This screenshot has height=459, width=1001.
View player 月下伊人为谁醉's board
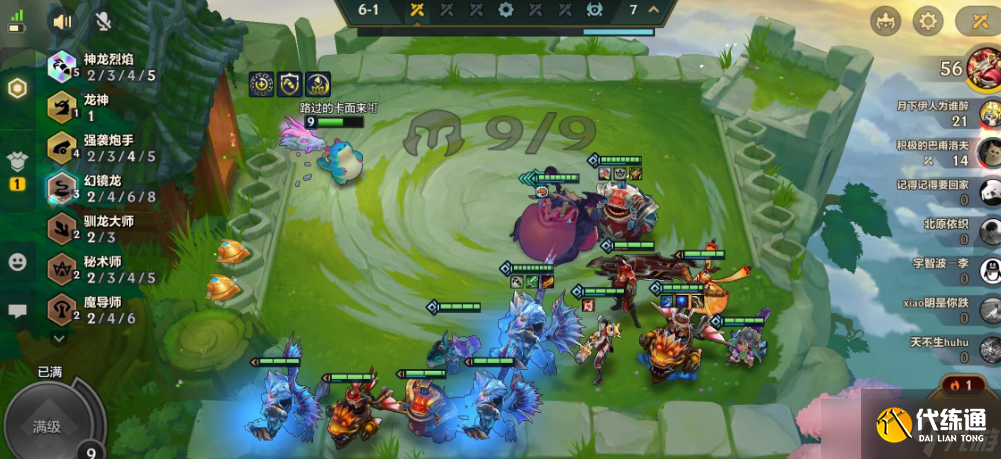989,112
